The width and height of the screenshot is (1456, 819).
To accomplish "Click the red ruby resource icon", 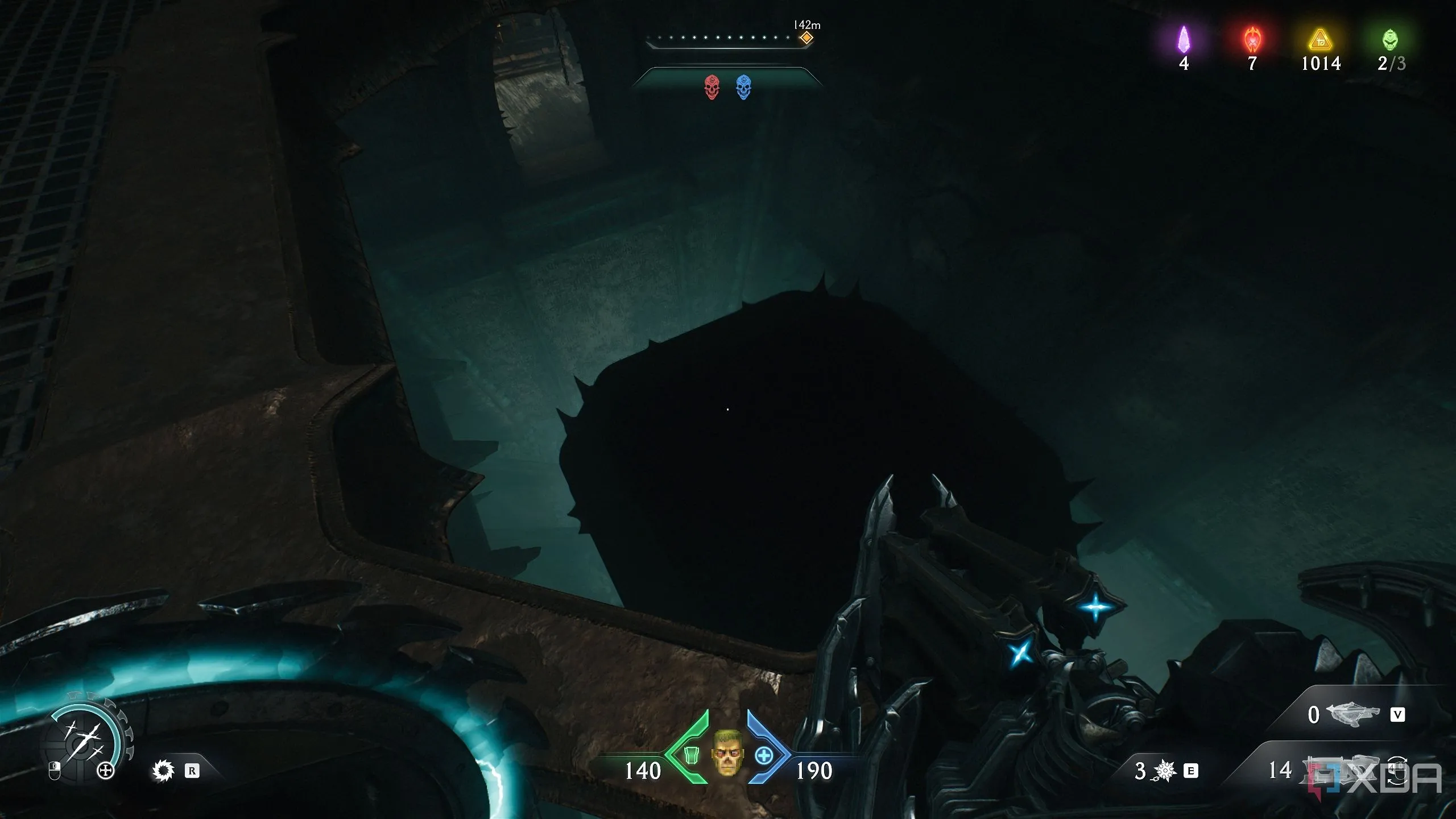I will pos(1252,40).
